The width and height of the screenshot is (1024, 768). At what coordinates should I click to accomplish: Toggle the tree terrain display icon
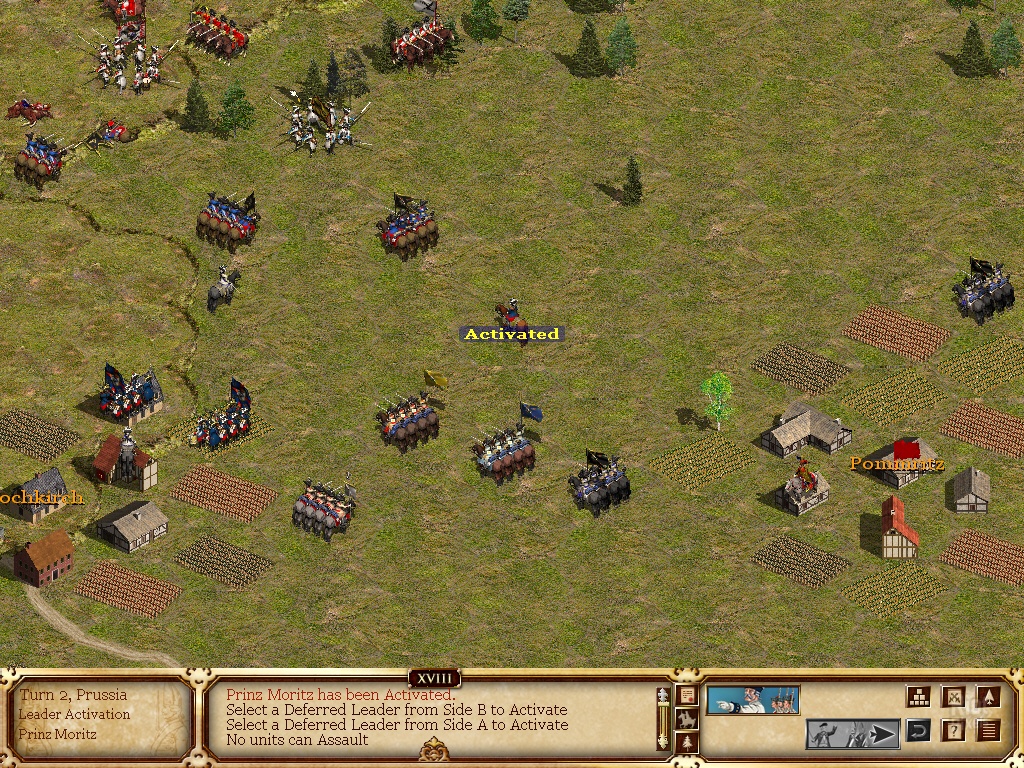[x=687, y=742]
